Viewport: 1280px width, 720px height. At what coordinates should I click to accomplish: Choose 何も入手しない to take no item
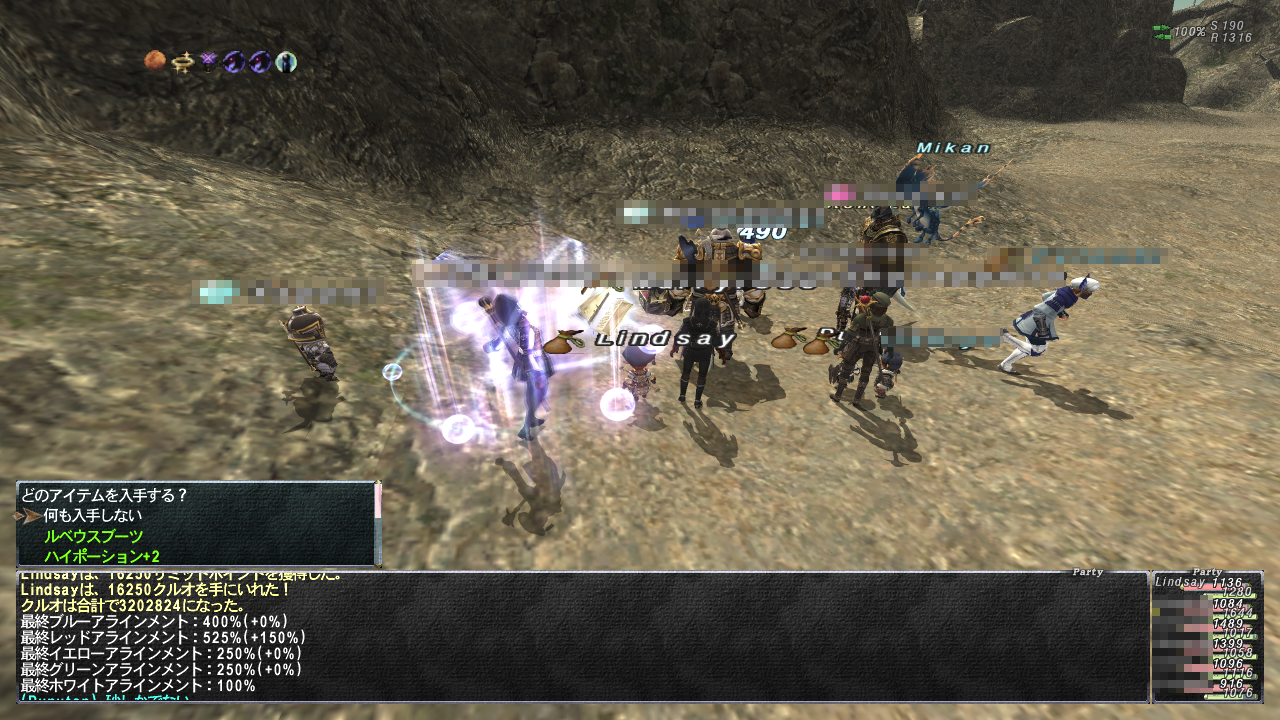[92, 516]
